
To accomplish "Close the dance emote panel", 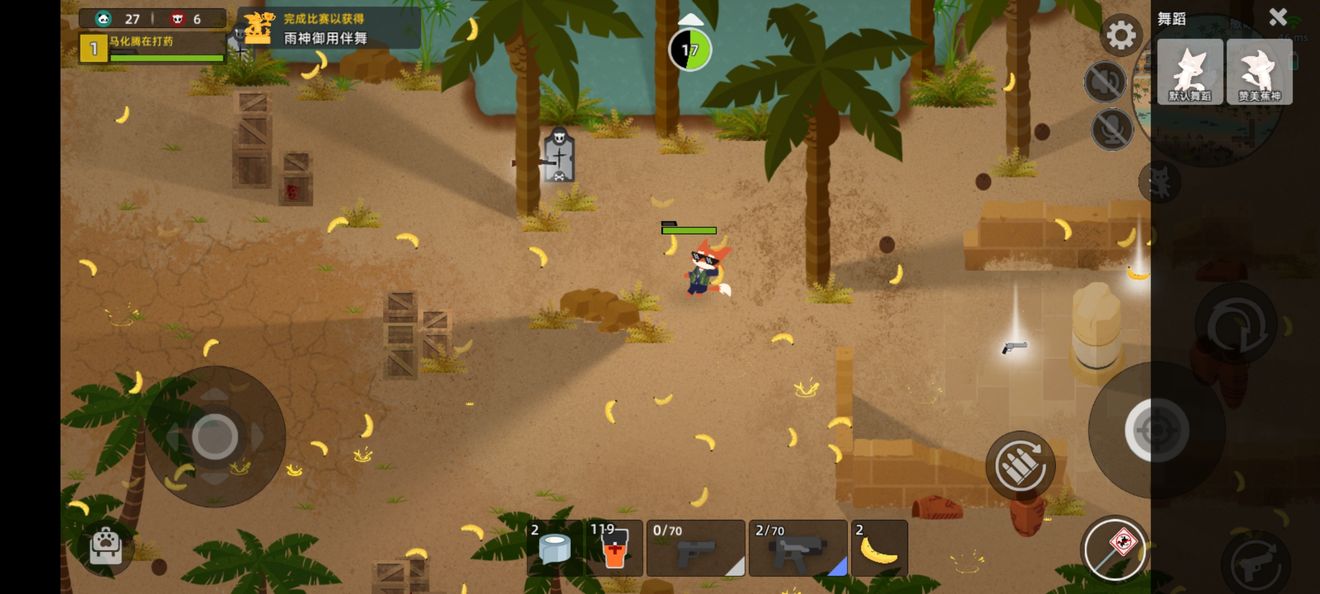I will 1277,17.
